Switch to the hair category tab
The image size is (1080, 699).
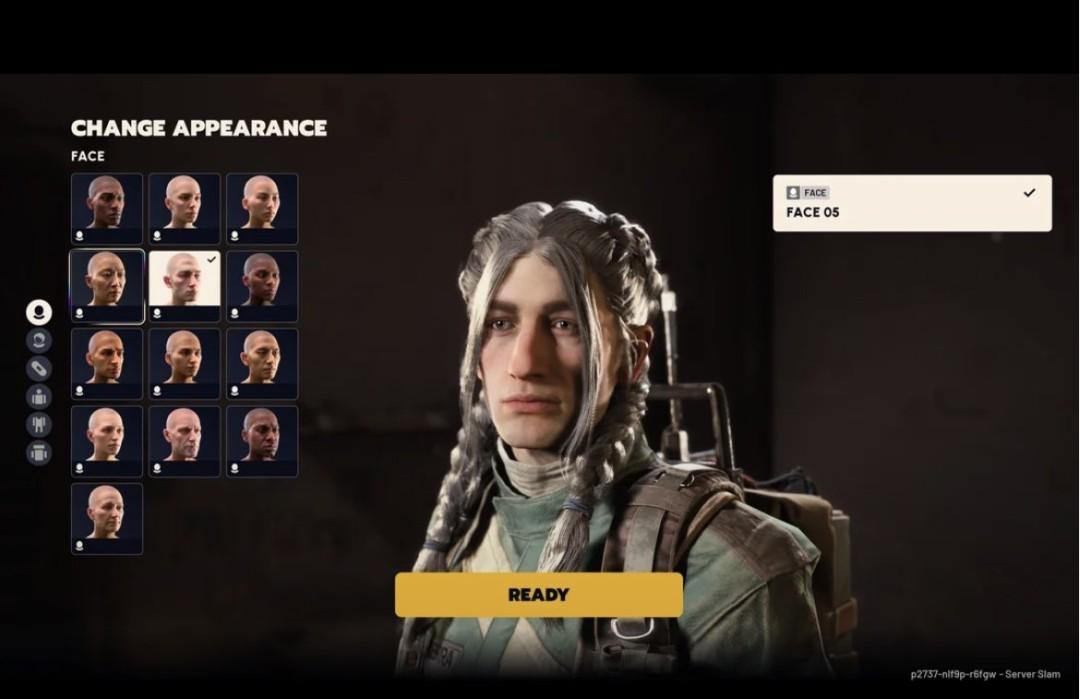pos(39,340)
